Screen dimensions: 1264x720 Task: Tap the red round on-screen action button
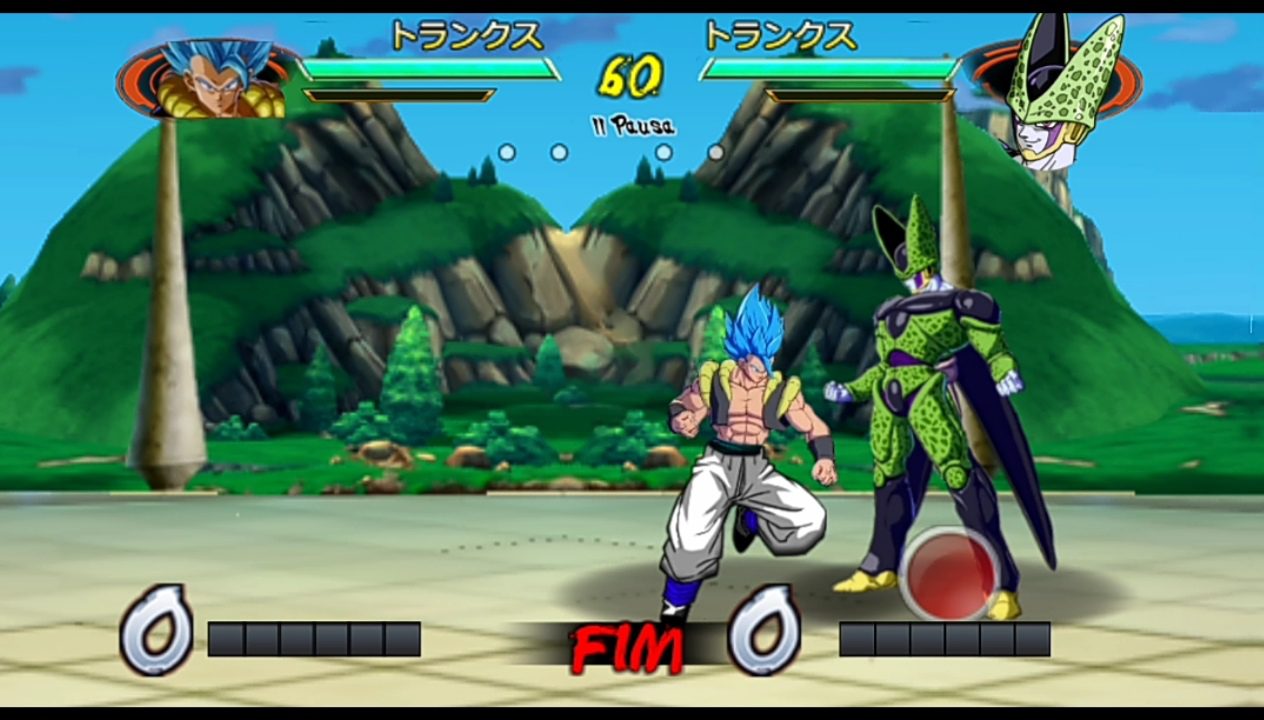950,572
